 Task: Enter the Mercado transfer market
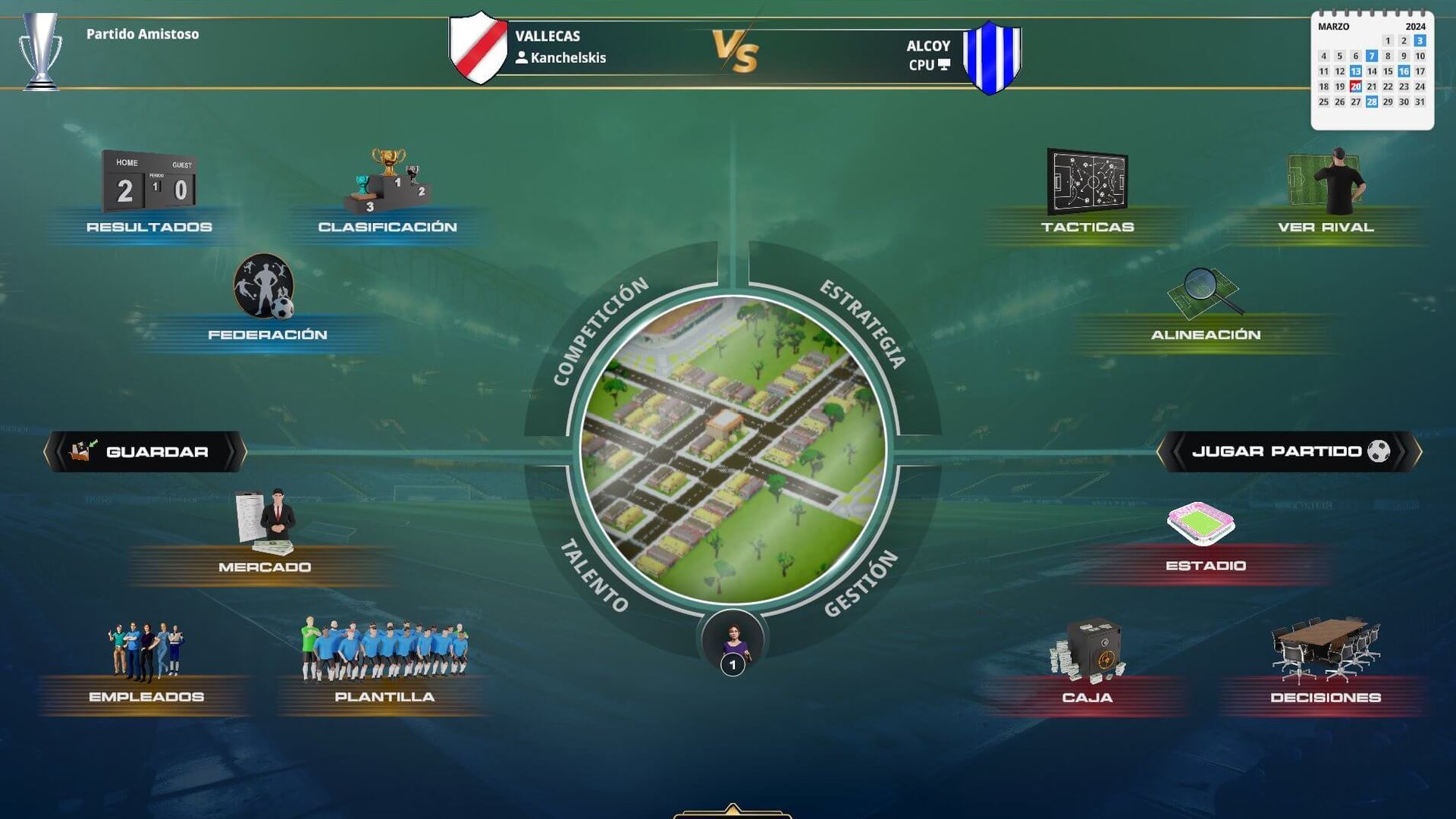(x=265, y=533)
